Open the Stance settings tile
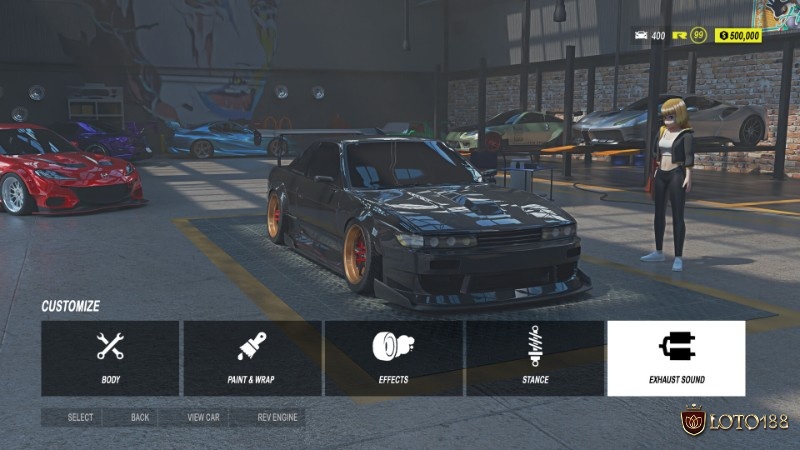 (x=535, y=358)
